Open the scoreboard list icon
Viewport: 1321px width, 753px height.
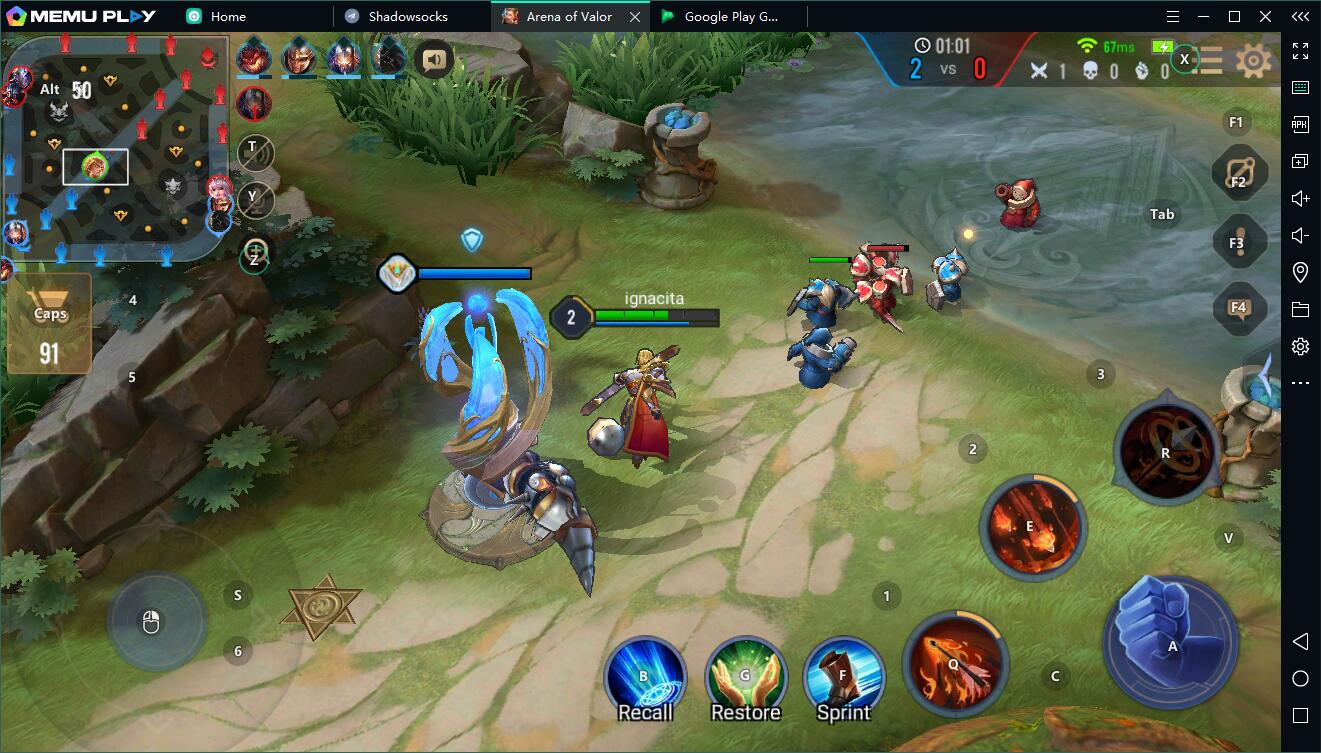point(1211,61)
